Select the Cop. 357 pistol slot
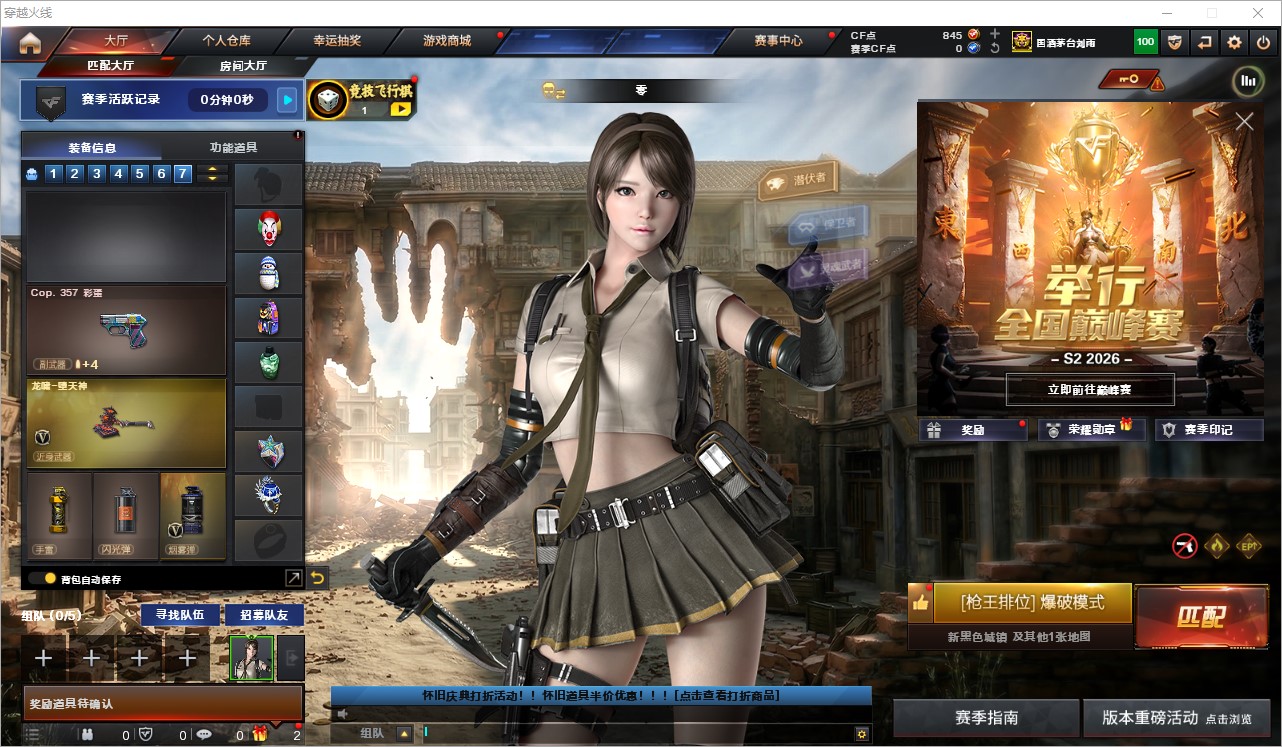This screenshot has height=747, width=1282. (126, 330)
